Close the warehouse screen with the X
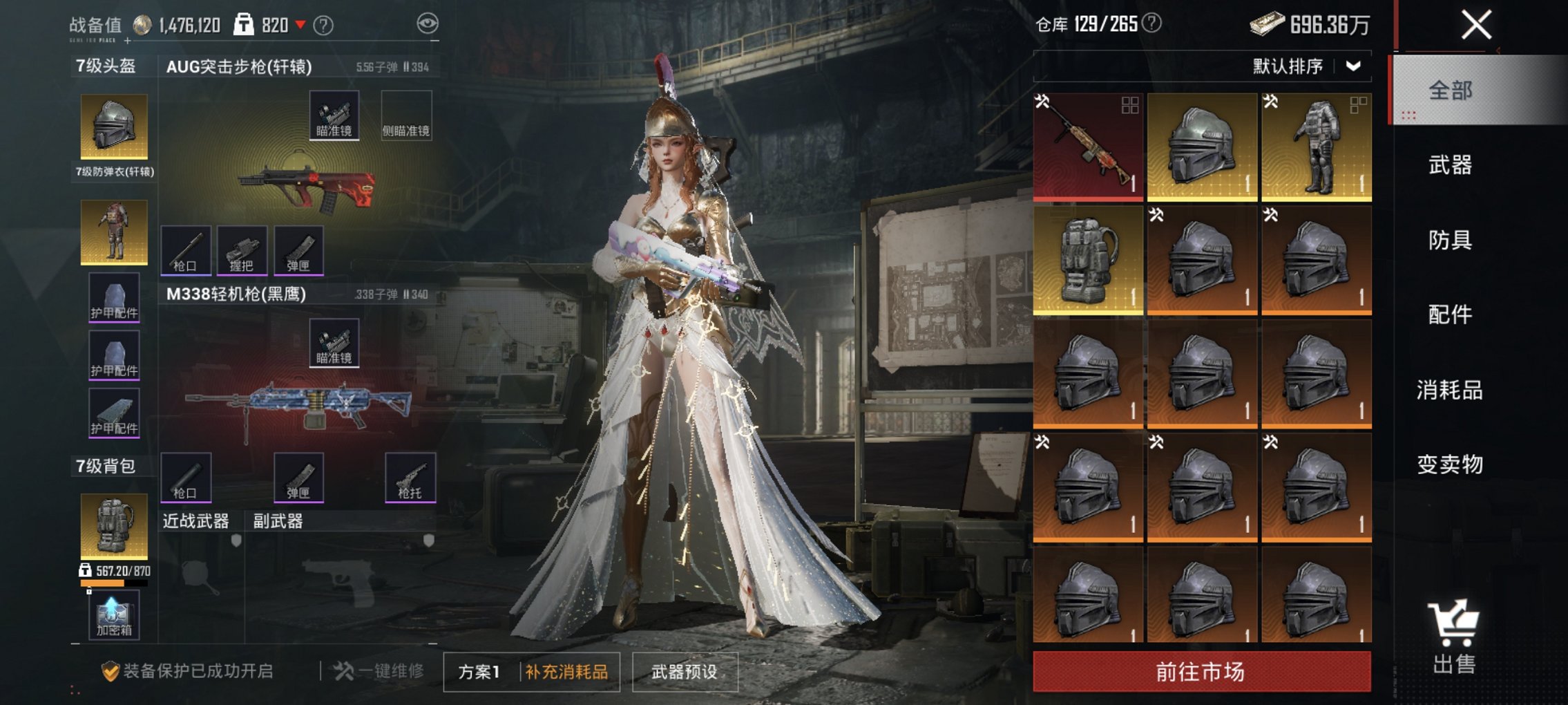Viewport: 1568px width, 705px height. (x=1476, y=26)
